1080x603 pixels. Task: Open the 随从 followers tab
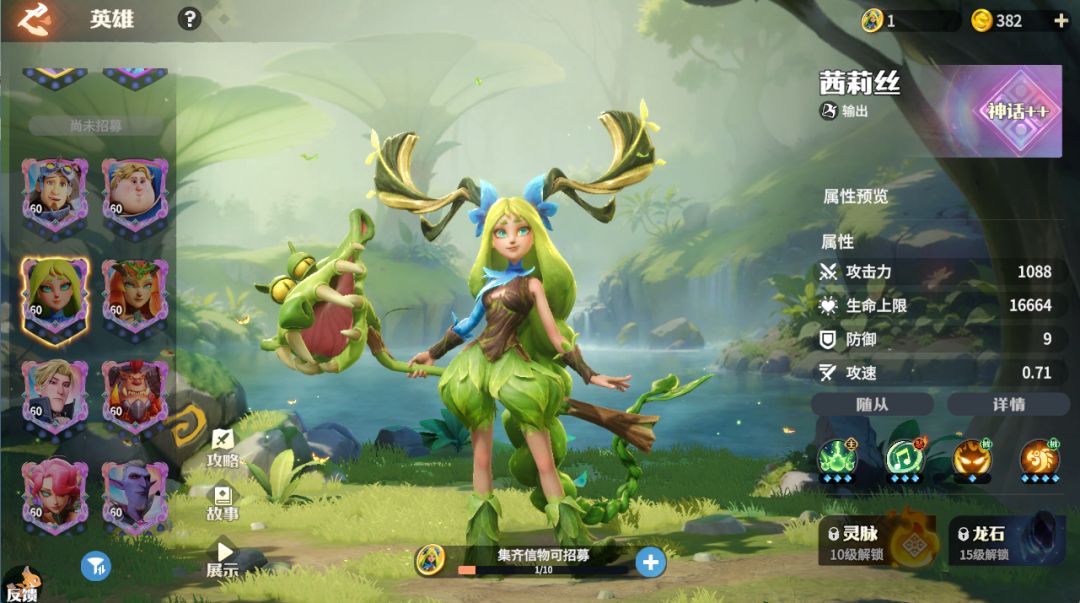872,404
